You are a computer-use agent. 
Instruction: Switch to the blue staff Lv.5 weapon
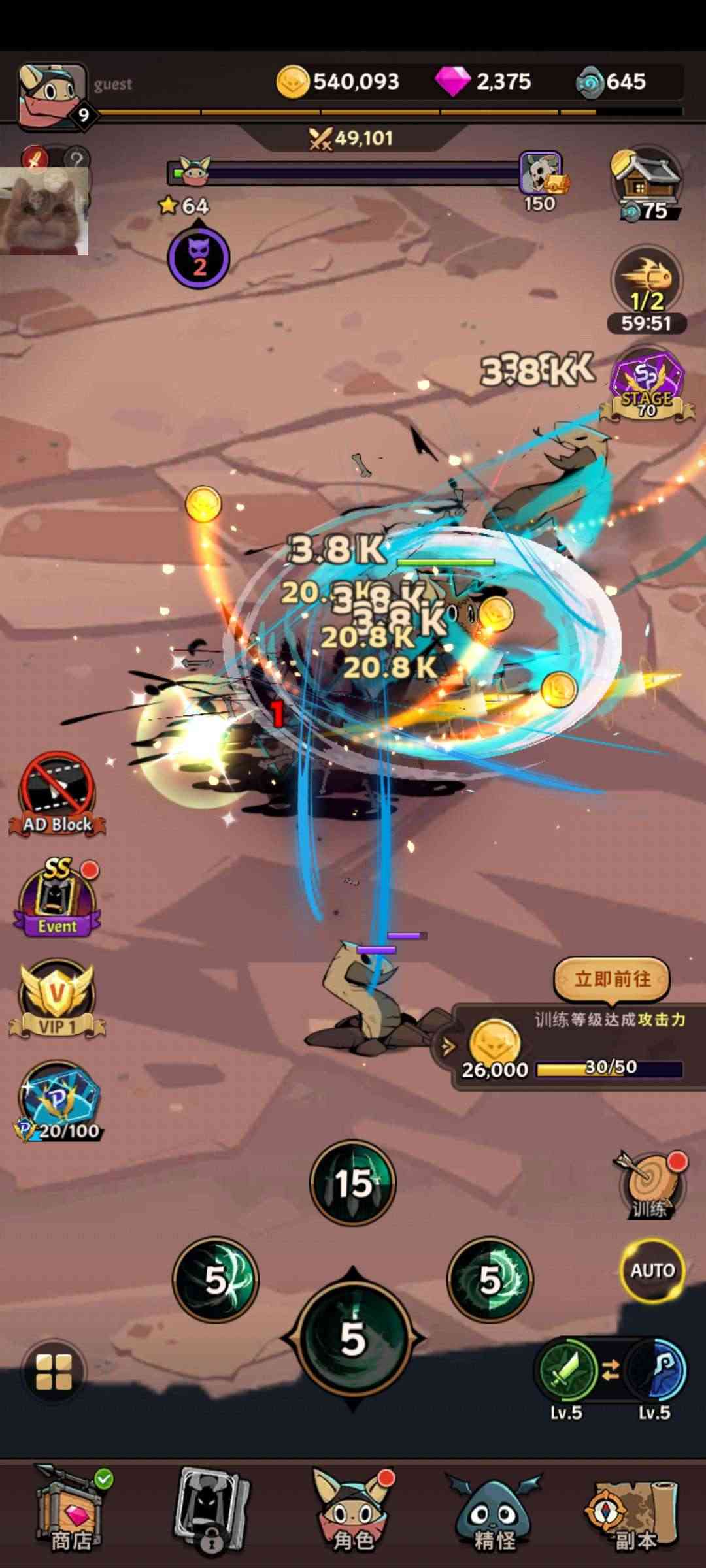pyautogui.click(x=655, y=1371)
